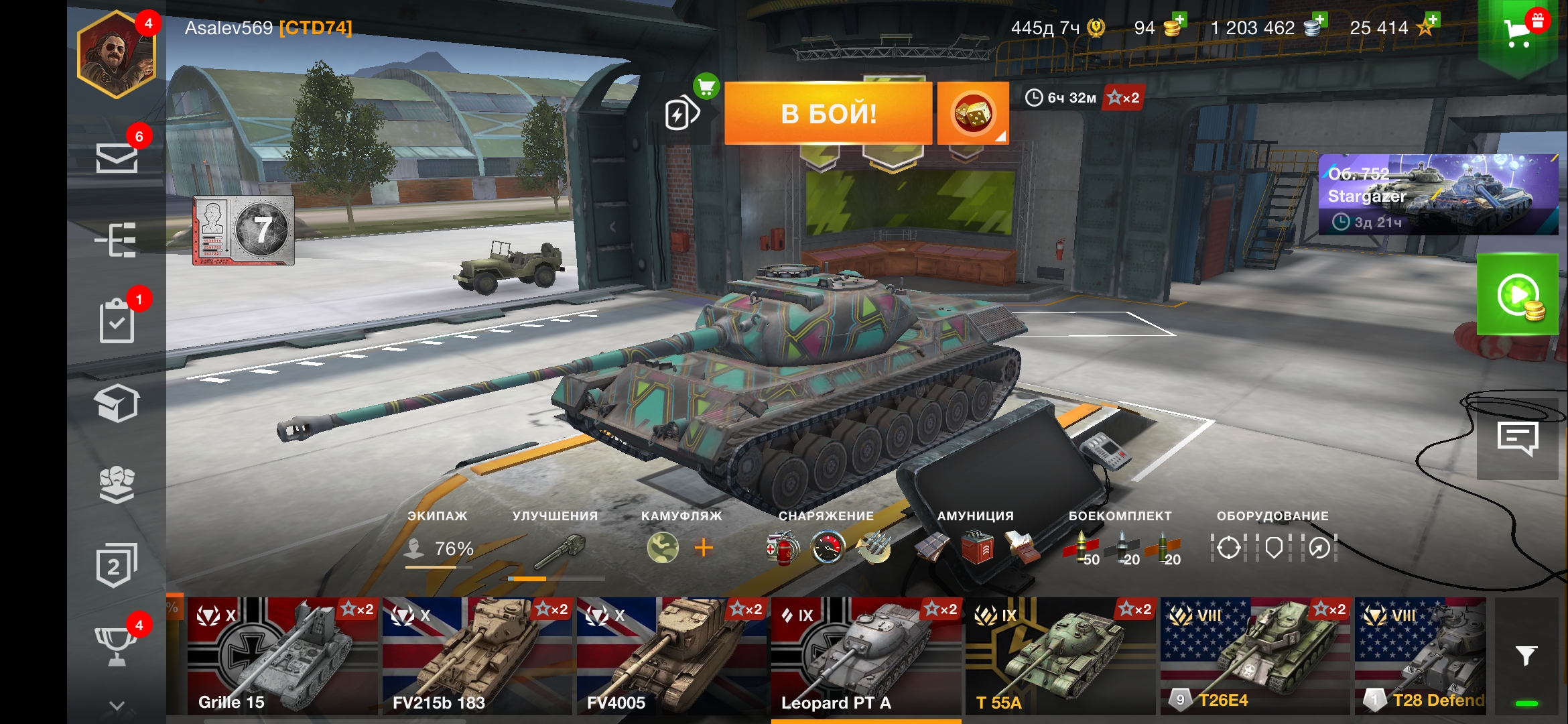Select the Grille 15 tank
This screenshot has width=1568, height=724.
pos(283,656)
